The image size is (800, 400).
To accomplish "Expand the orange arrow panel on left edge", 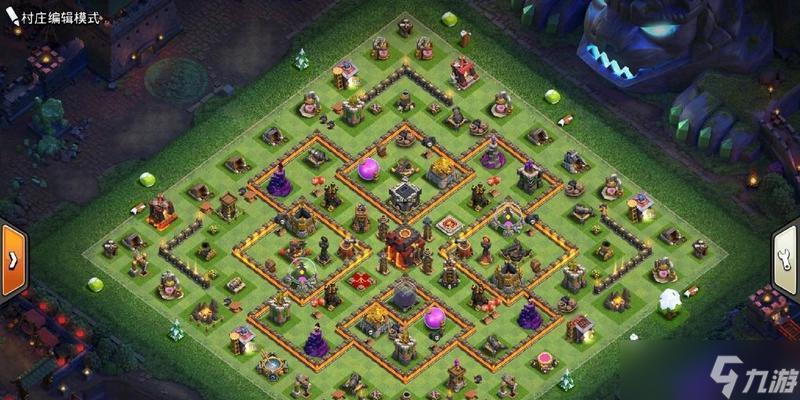I will 13,260.
